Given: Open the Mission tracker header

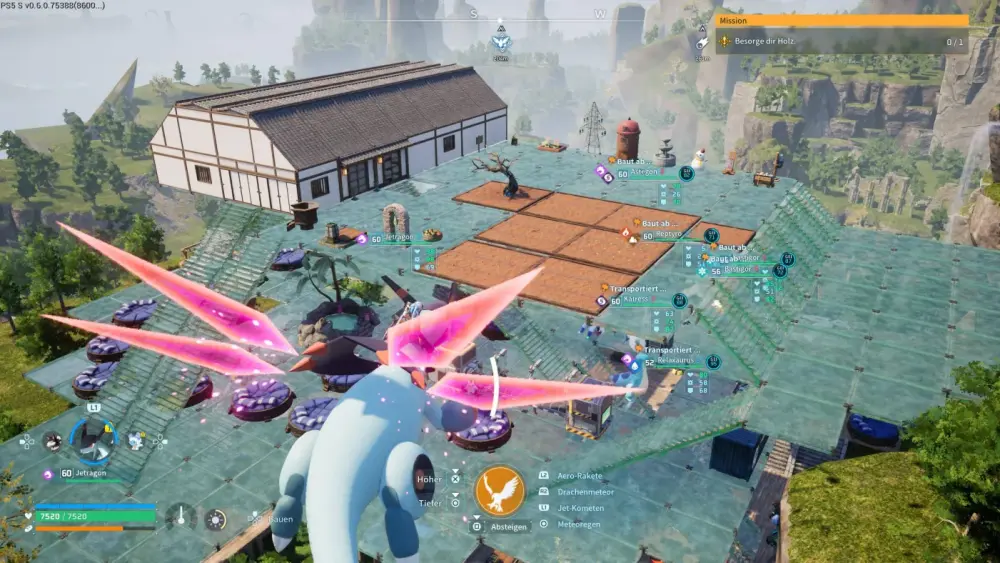Looking at the screenshot, I should tap(842, 20).
